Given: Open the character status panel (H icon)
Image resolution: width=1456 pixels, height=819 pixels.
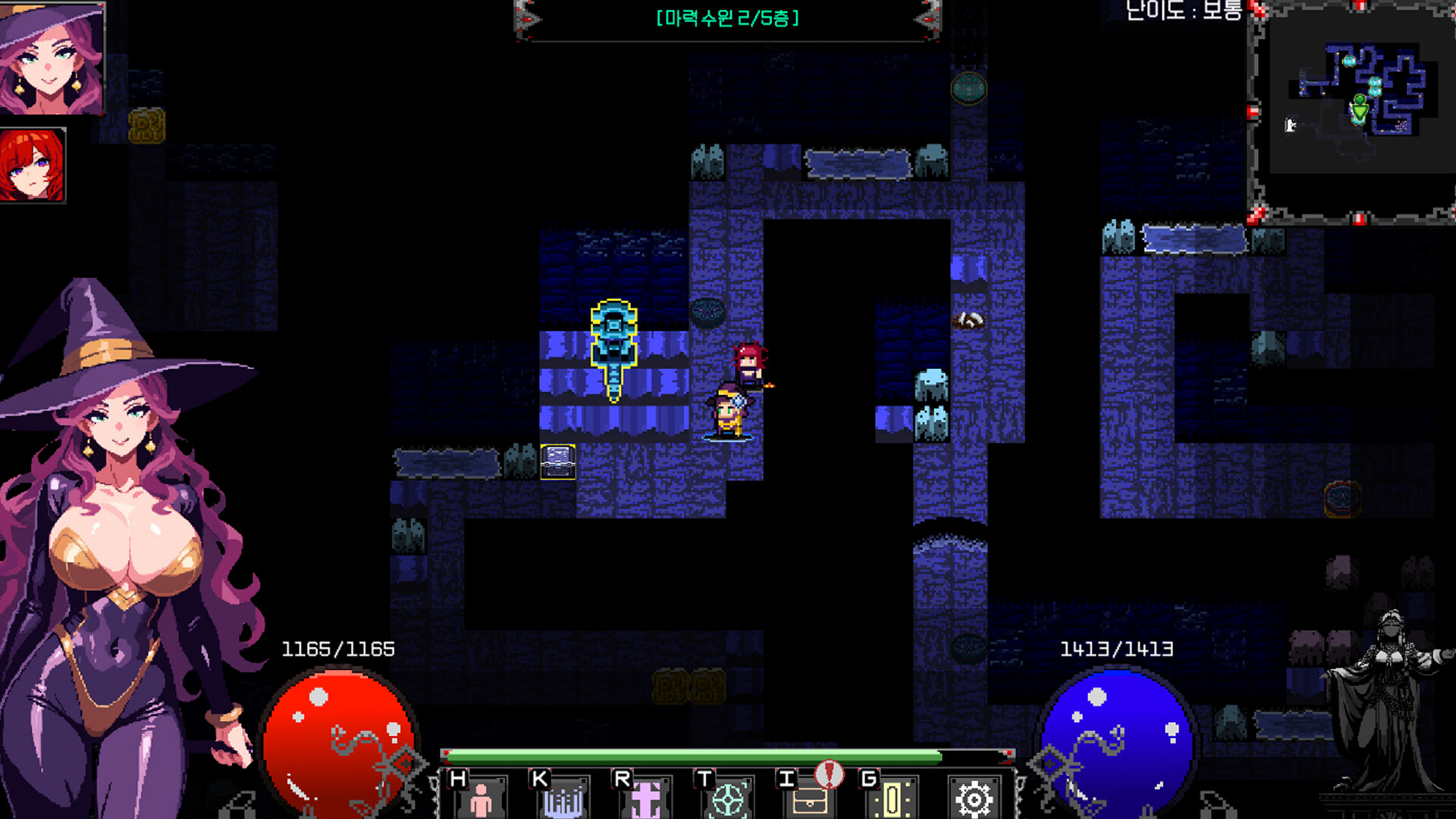Looking at the screenshot, I should click(484, 798).
